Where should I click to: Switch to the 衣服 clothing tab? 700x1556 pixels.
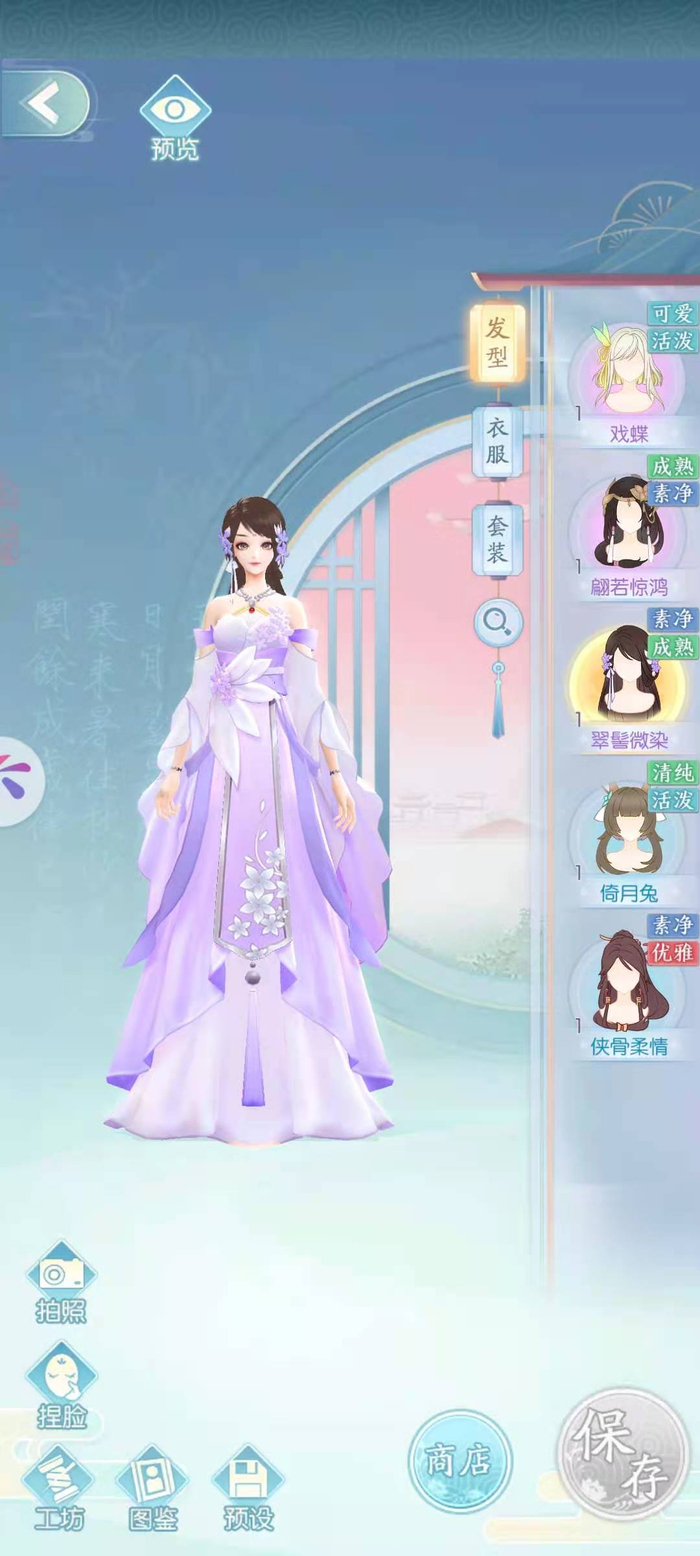coord(497,441)
